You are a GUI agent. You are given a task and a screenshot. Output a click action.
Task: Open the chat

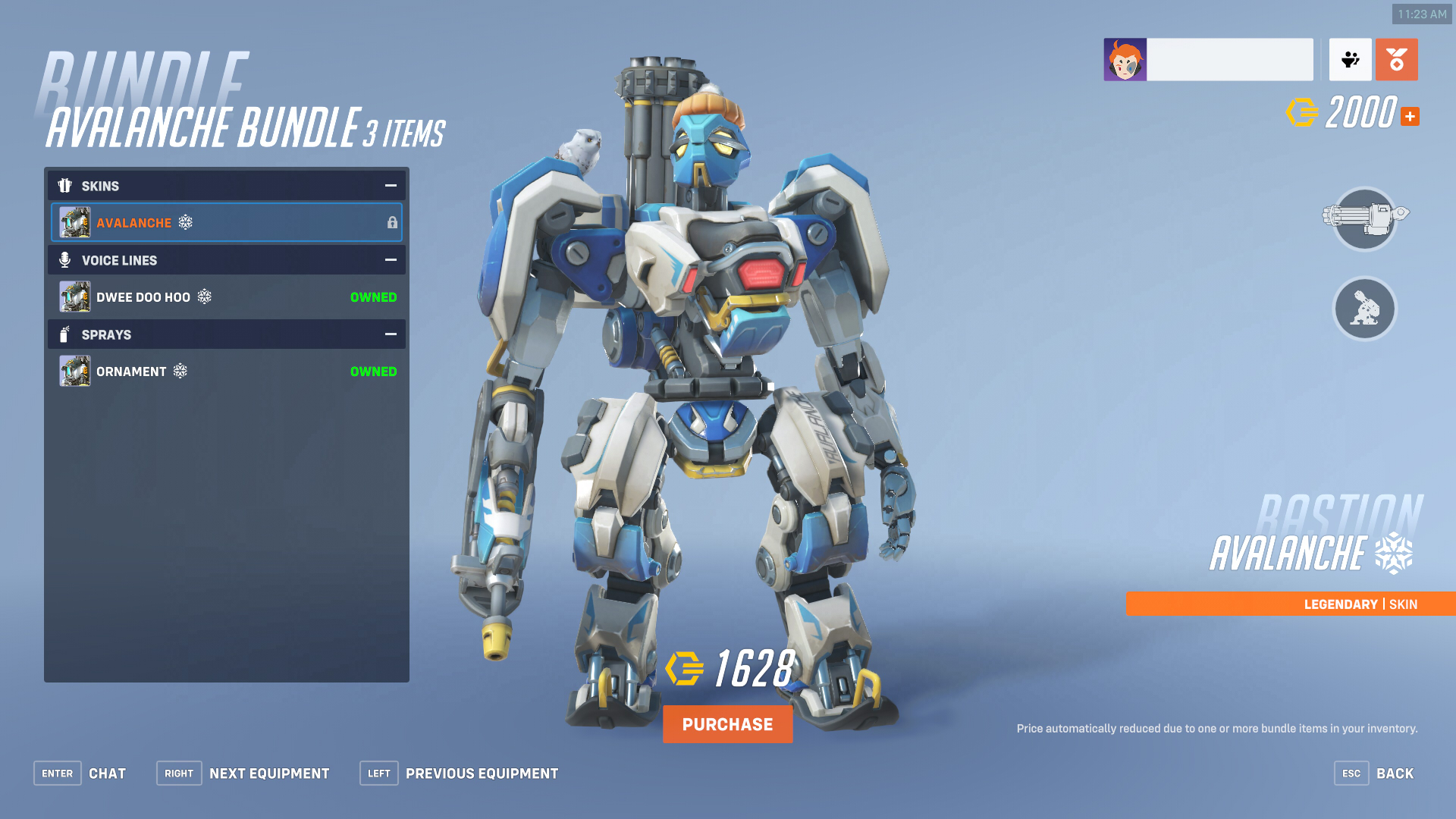click(x=107, y=773)
